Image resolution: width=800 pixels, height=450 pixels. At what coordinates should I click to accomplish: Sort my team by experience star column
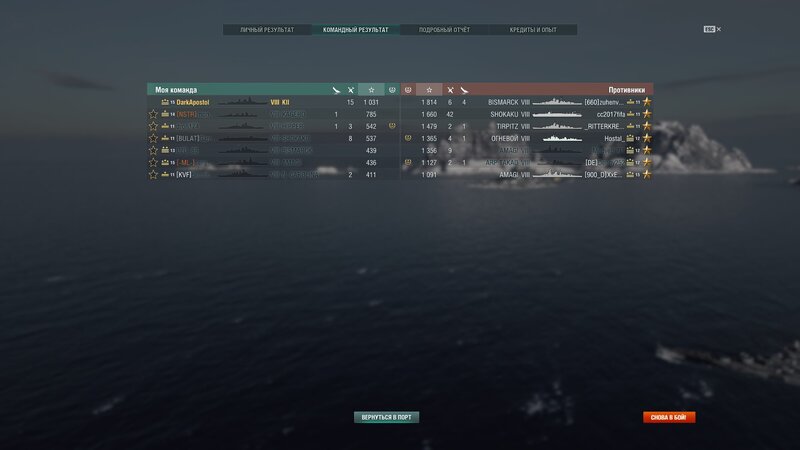click(371, 90)
